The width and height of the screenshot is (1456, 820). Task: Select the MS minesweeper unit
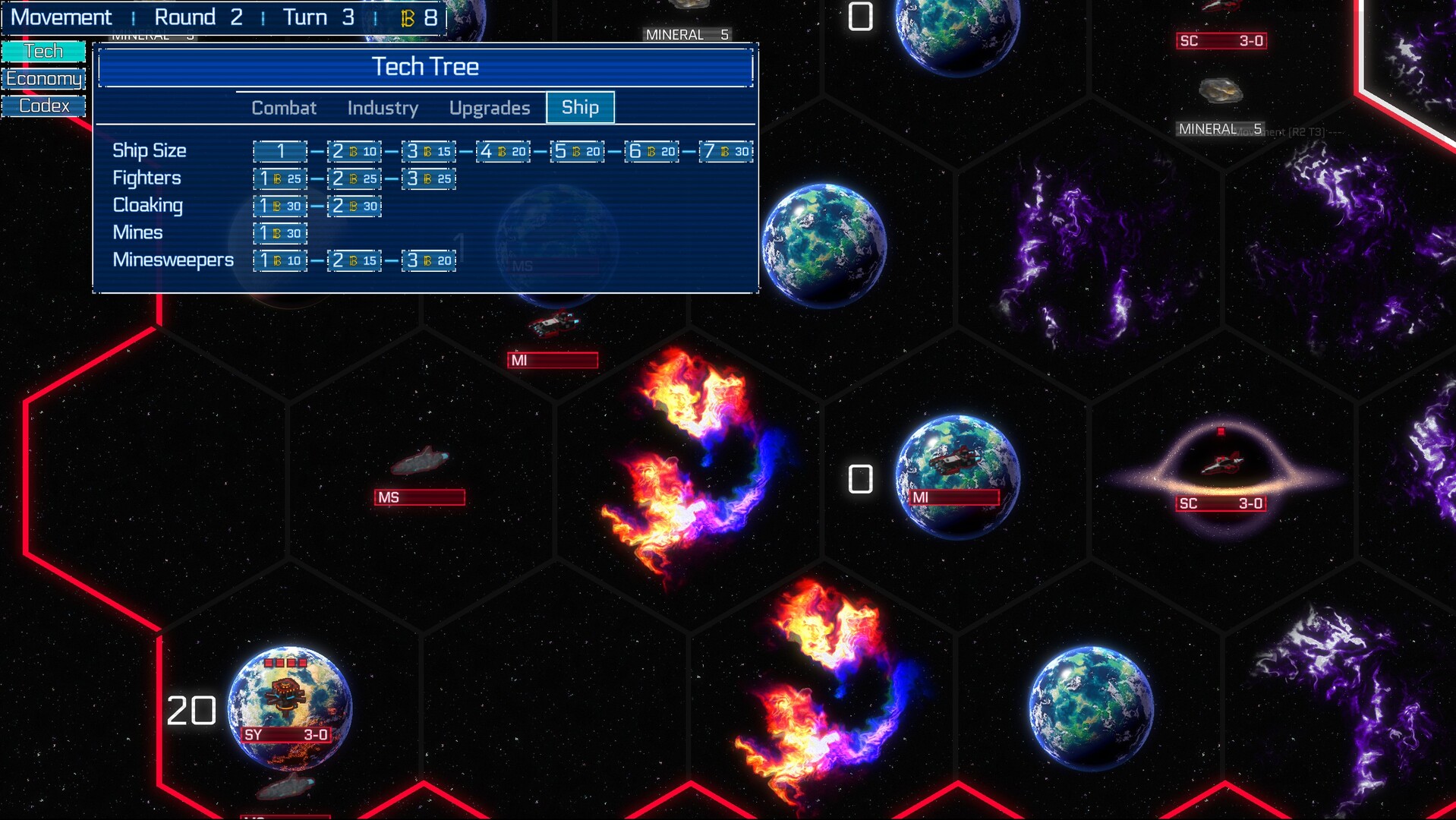420,462
